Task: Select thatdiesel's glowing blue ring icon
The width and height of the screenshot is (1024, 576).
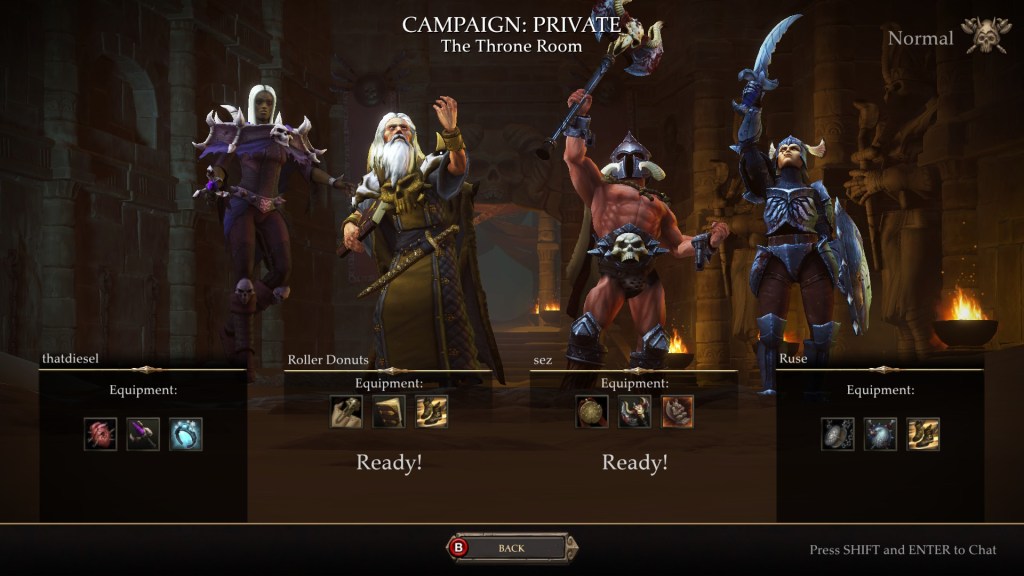Action: (x=186, y=434)
